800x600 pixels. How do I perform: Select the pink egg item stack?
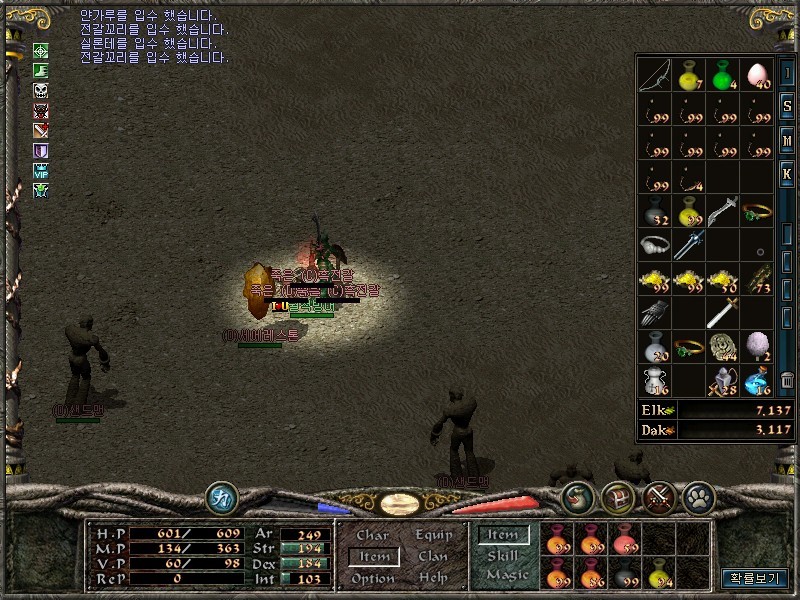coord(756,75)
